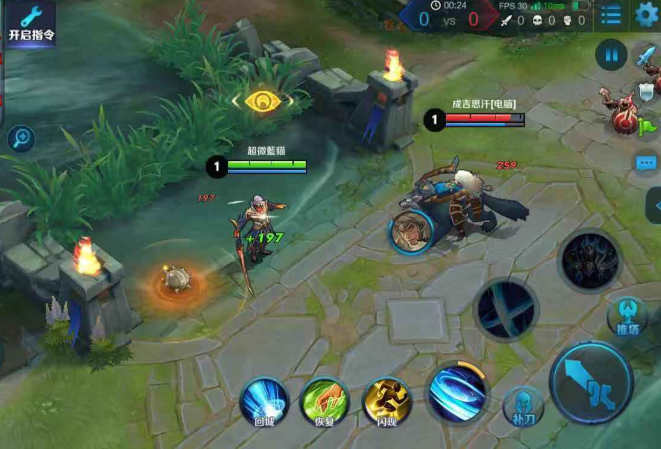Image resolution: width=661 pixels, height=449 pixels.
Task: Cast the dark crossed-slash skill
Action: pyautogui.click(x=506, y=310)
